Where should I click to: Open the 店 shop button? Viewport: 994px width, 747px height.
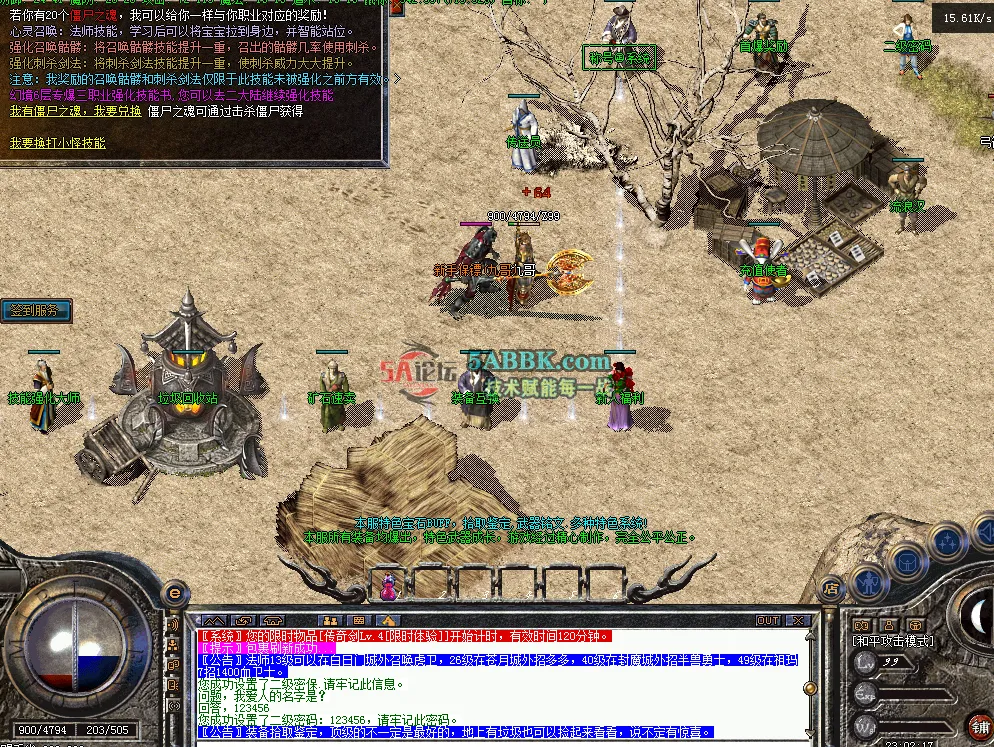click(x=829, y=590)
